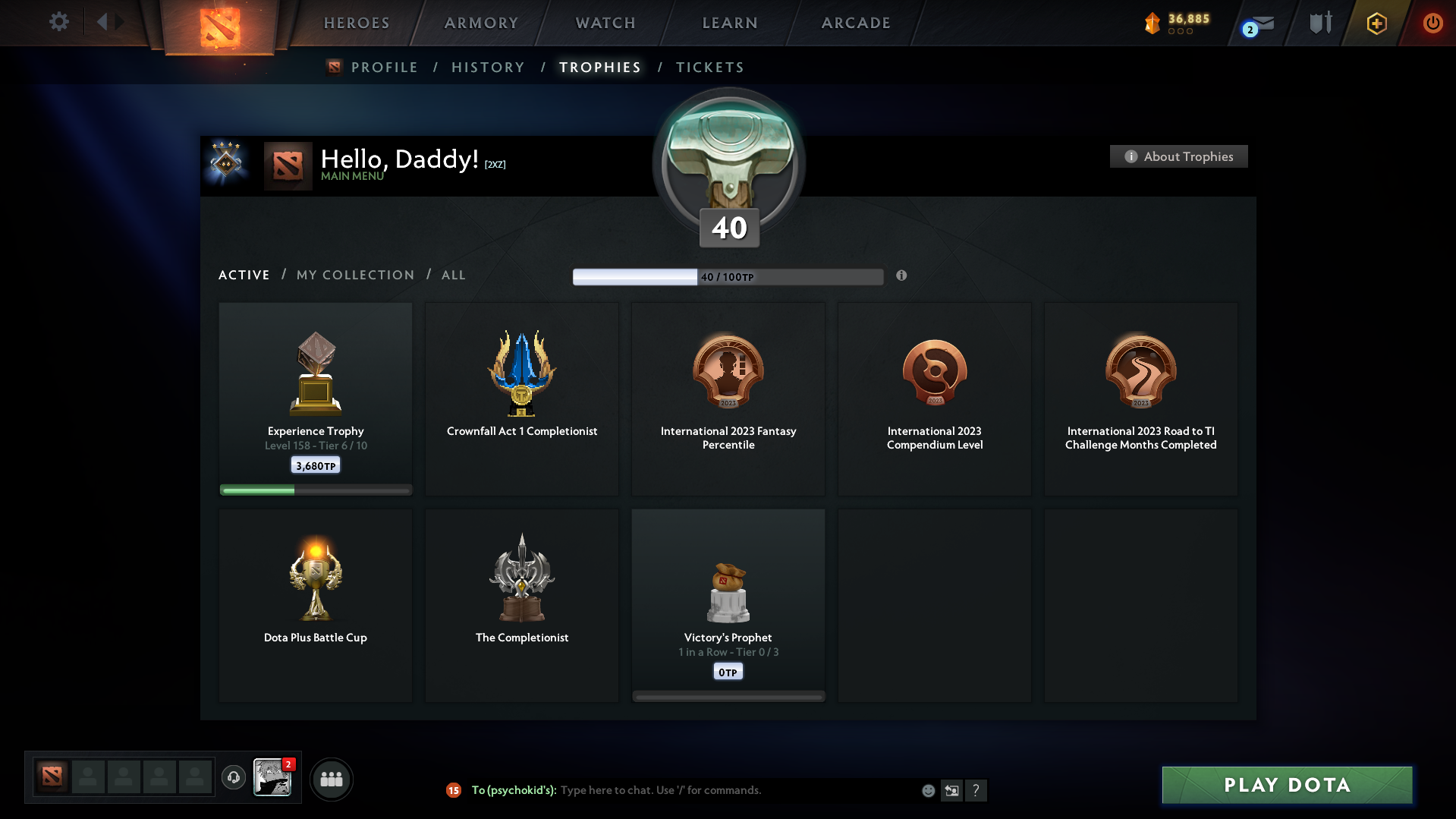Click the power button to exit
The image size is (1456, 819).
click(x=1432, y=23)
